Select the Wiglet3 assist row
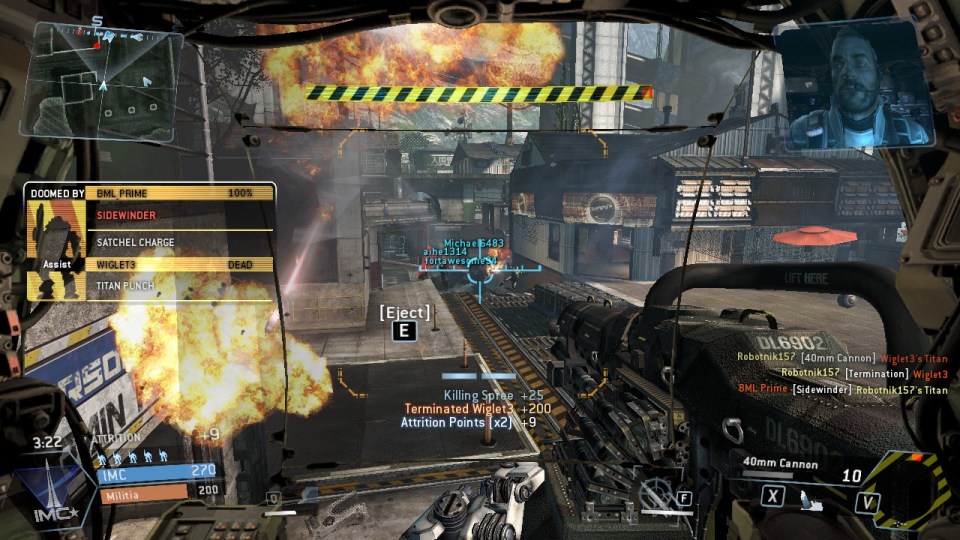Image resolution: width=960 pixels, height=540 pixels. pos(180,264)
